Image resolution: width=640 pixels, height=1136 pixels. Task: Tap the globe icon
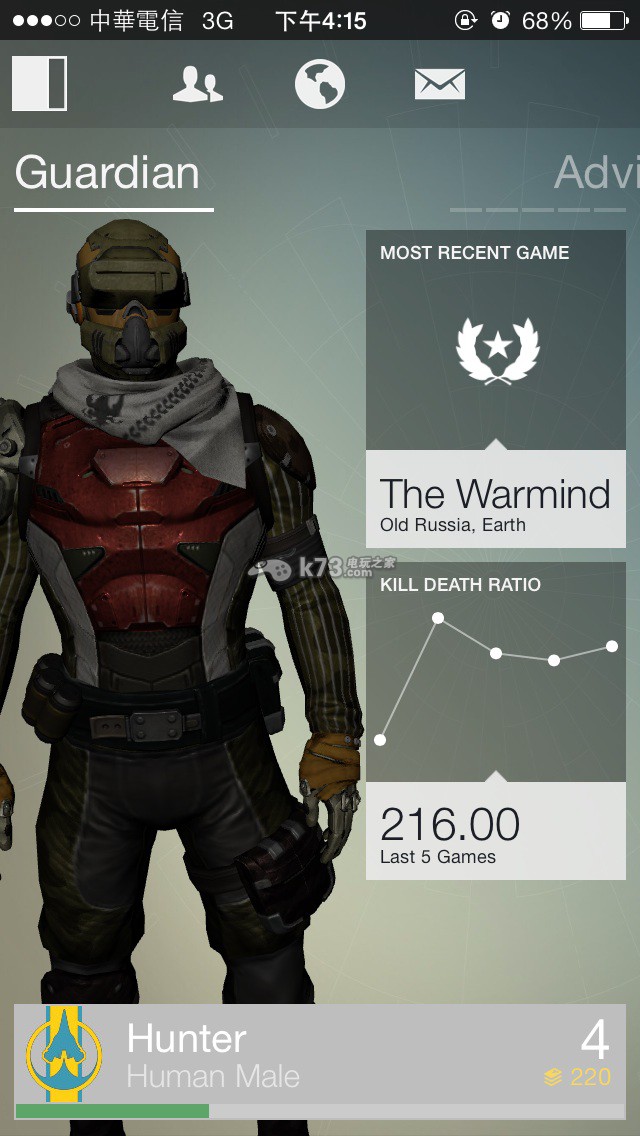[x=320, y=84]
